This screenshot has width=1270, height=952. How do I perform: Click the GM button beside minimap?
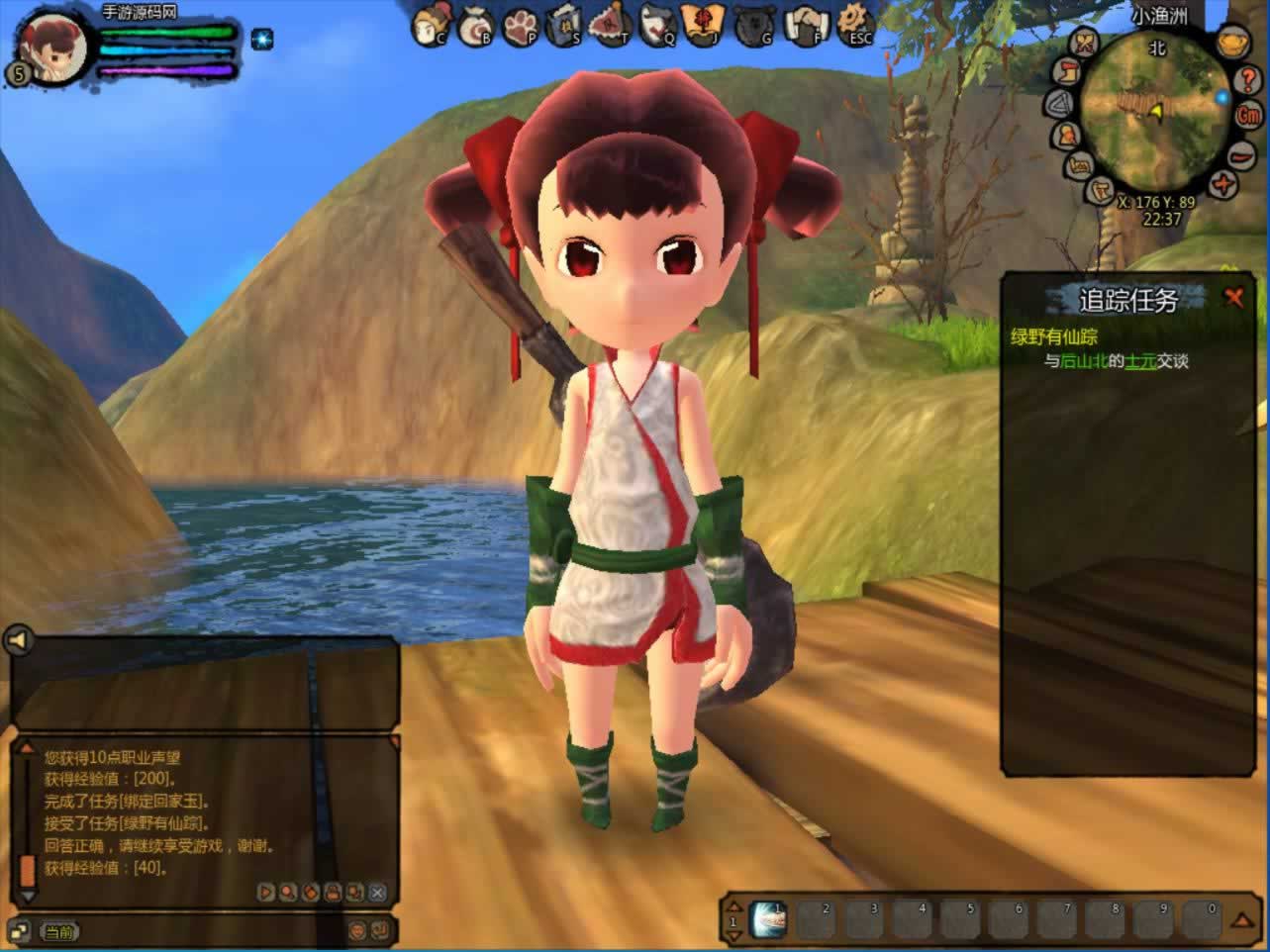point(1248,115)
